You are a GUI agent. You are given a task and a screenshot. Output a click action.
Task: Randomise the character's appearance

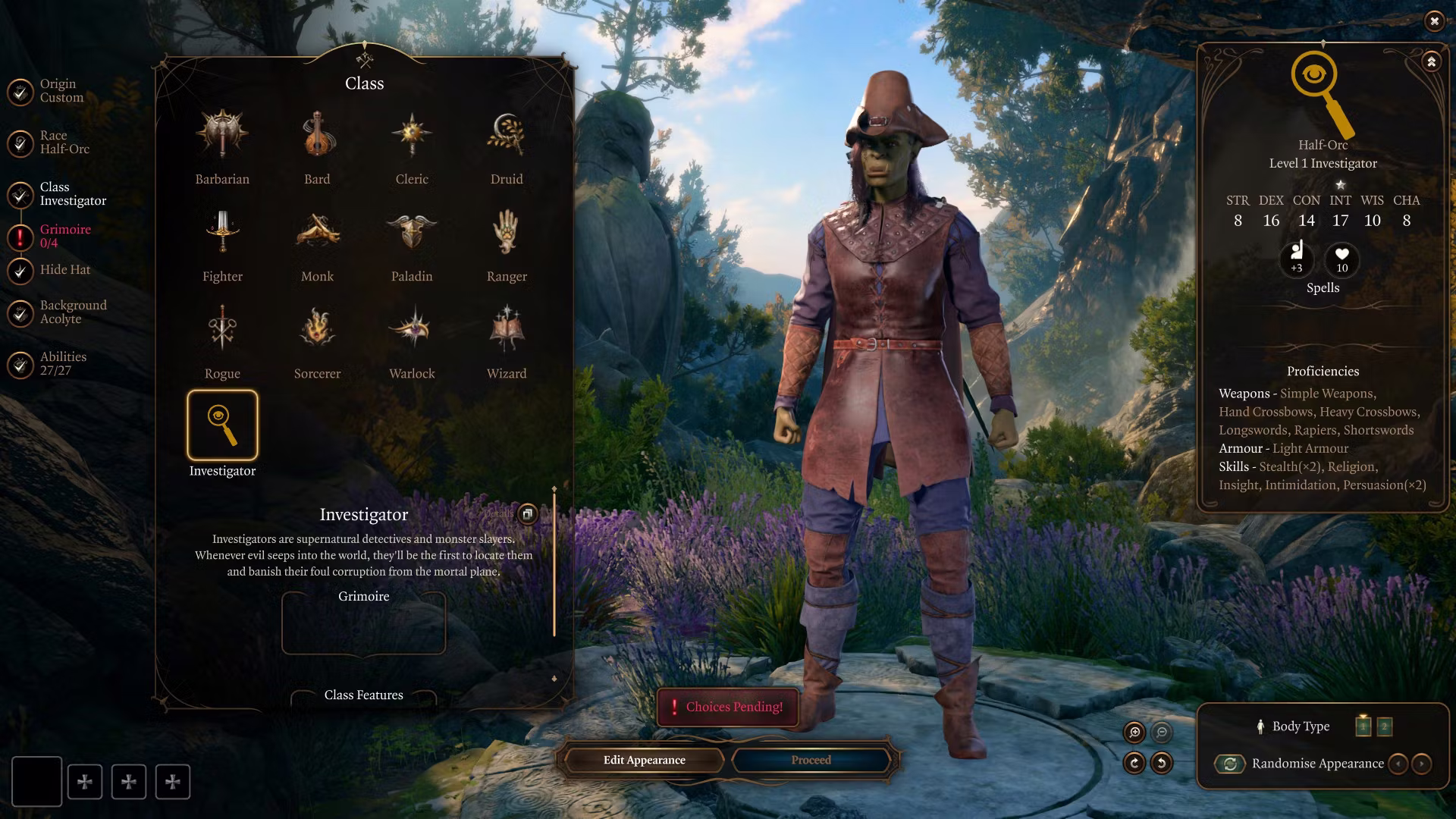(1230, 764)
